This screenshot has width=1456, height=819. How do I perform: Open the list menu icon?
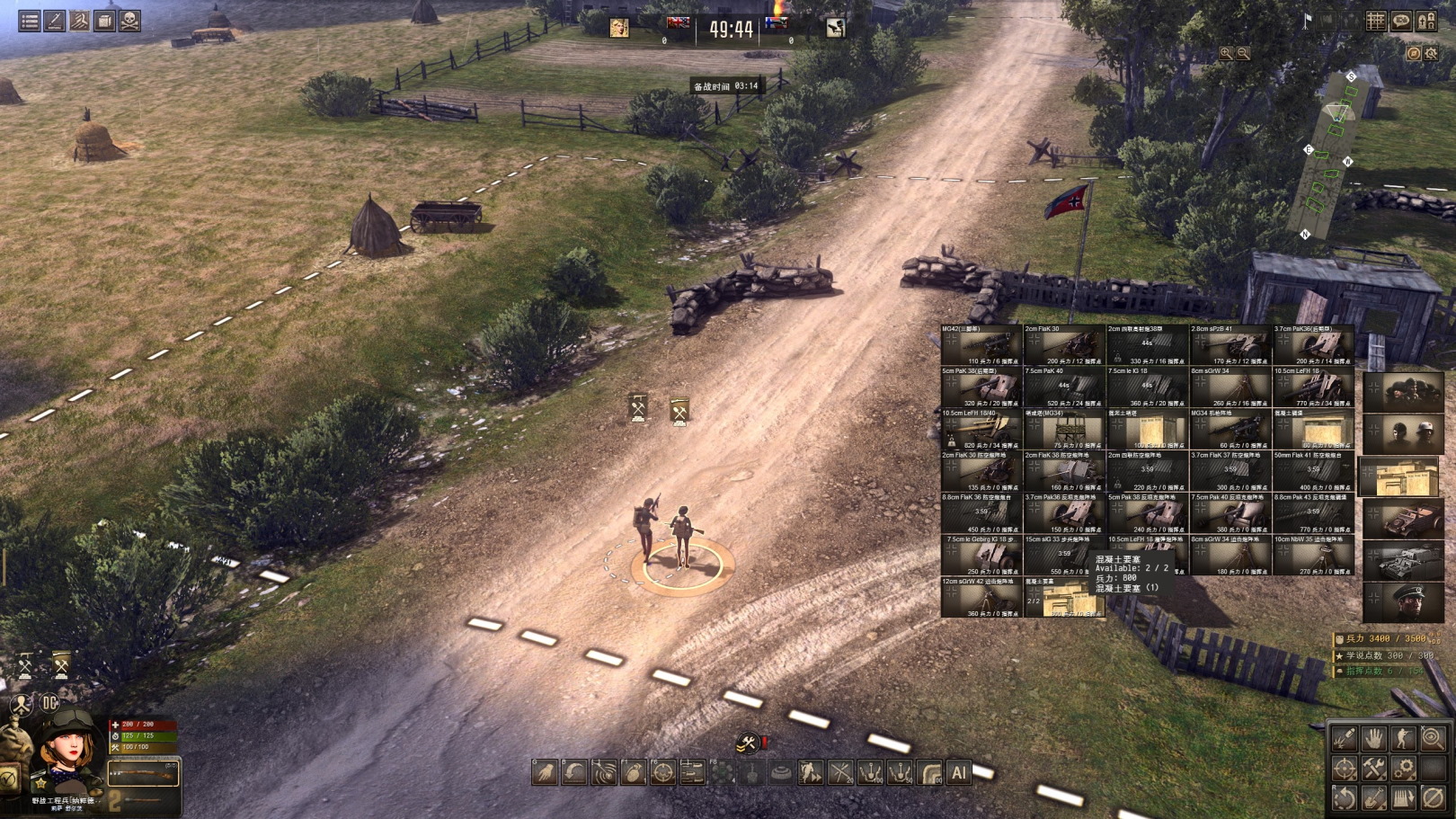coord(30,20)
